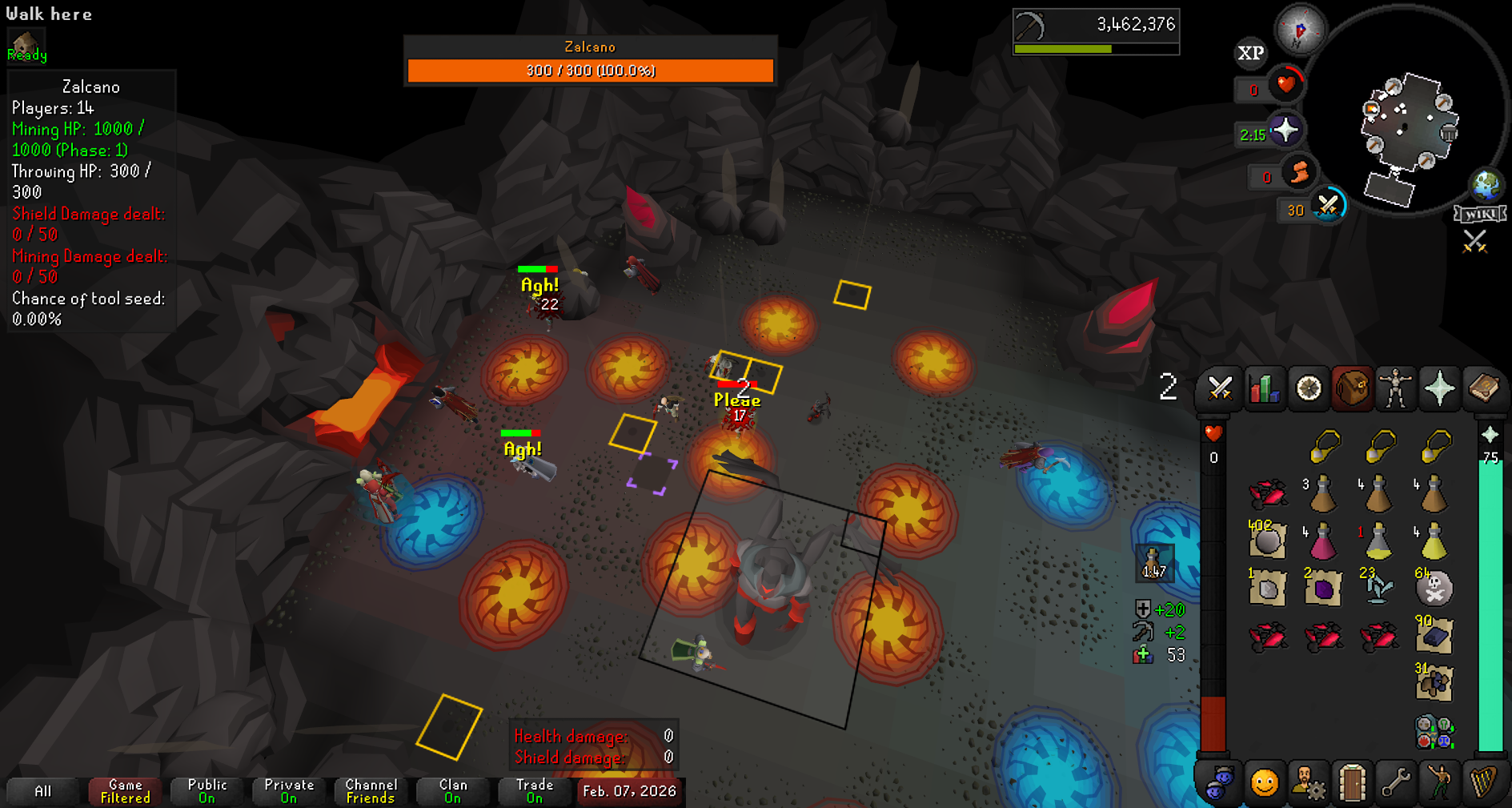Viewport: 1512px width, 808px height.
Task: Select the pink potion in inventory
Action: pyautogui.click(x=1322, y=542)
